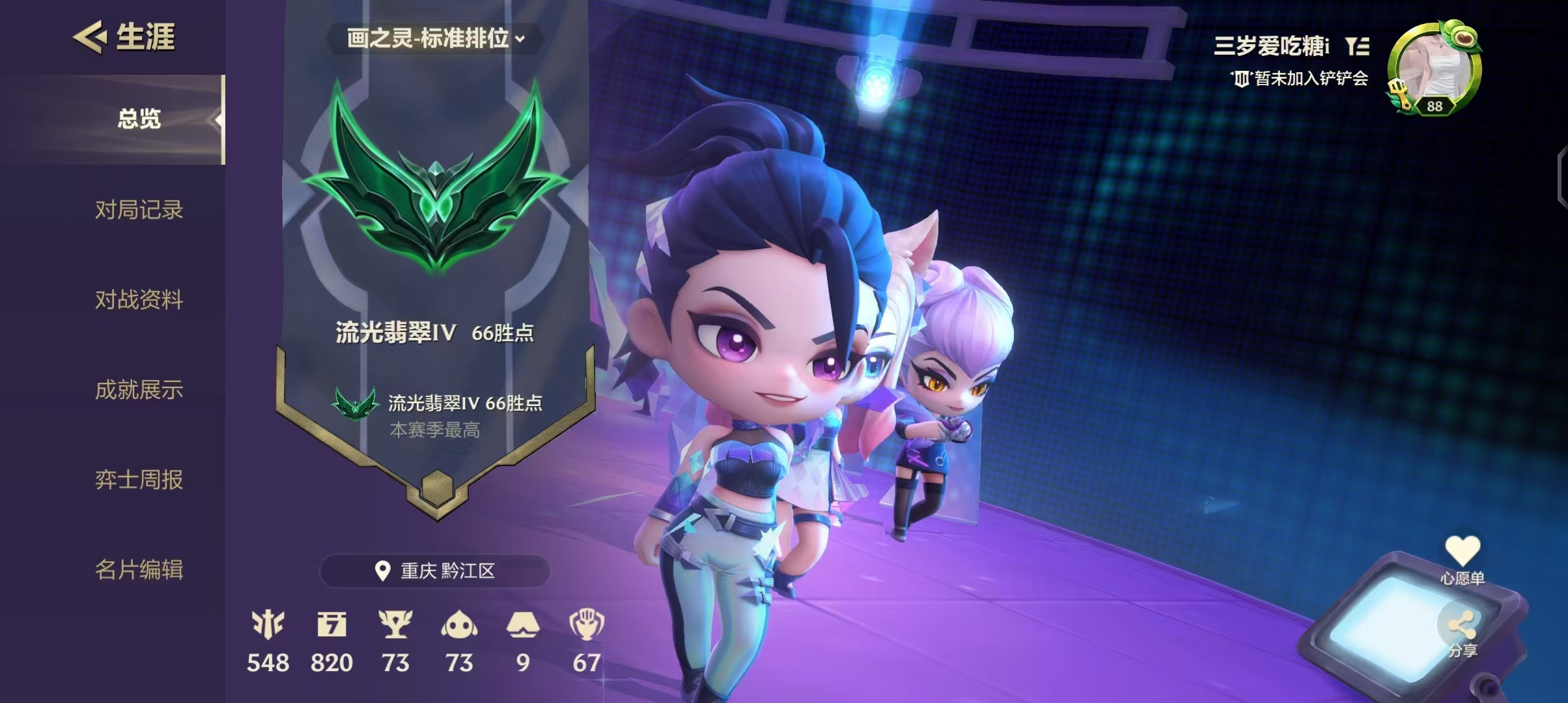
Task: Select the 总览 overview tab
Action: pyautogui.click(x=139, y=119)
